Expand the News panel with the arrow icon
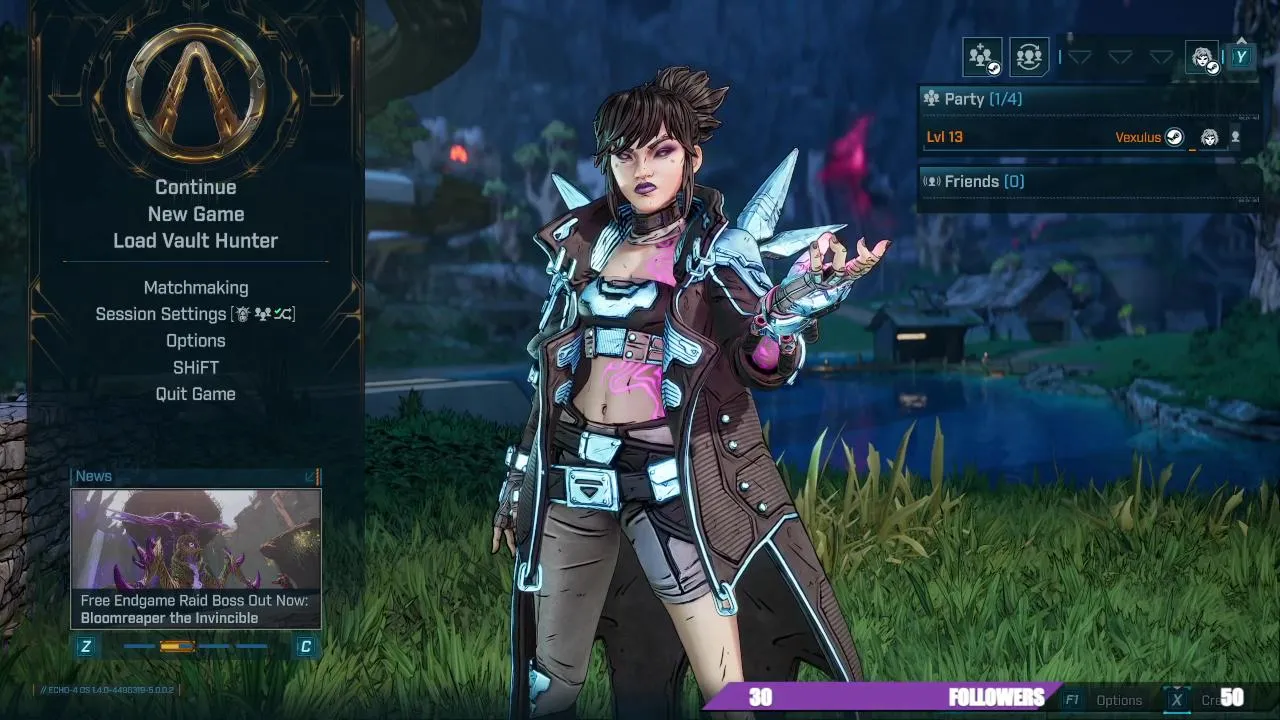Screen dimensions: 1280x720 coord(311,476)
